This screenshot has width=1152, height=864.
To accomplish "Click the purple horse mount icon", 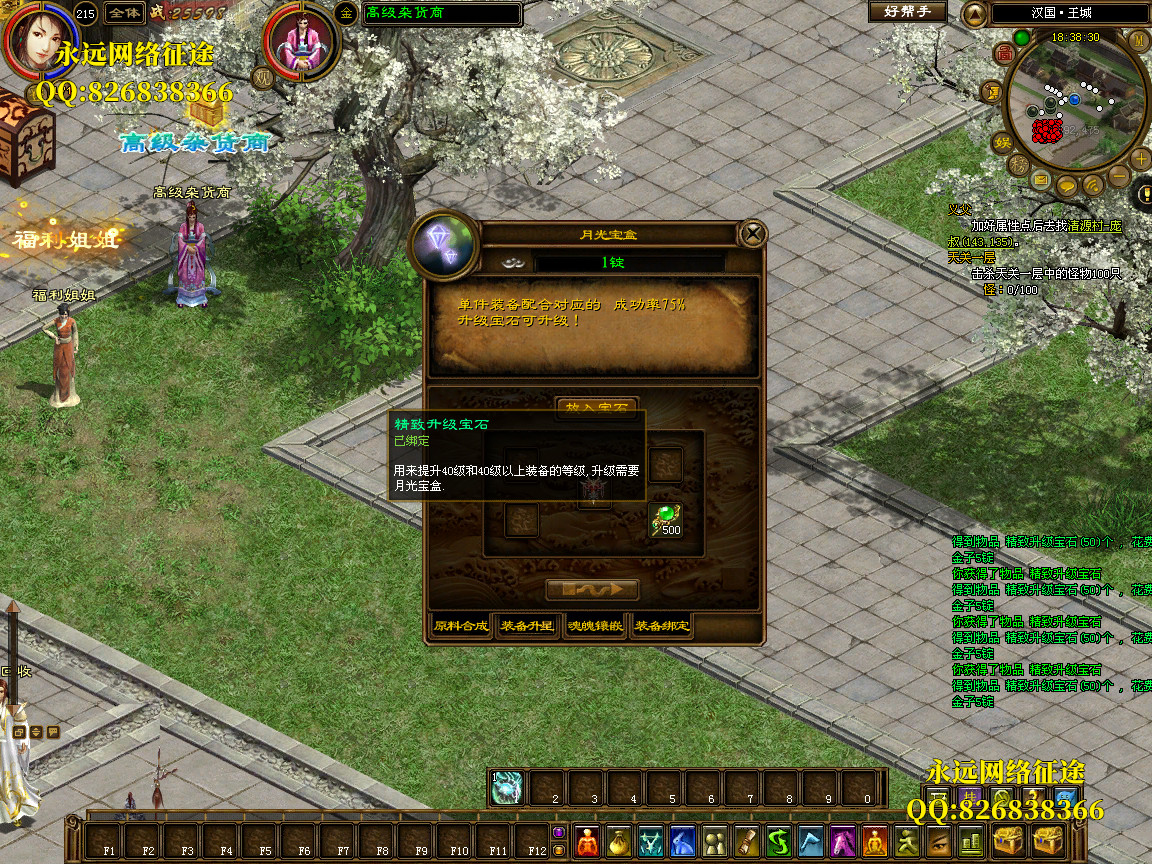I will pyautogui.click(x=842, y=841).
